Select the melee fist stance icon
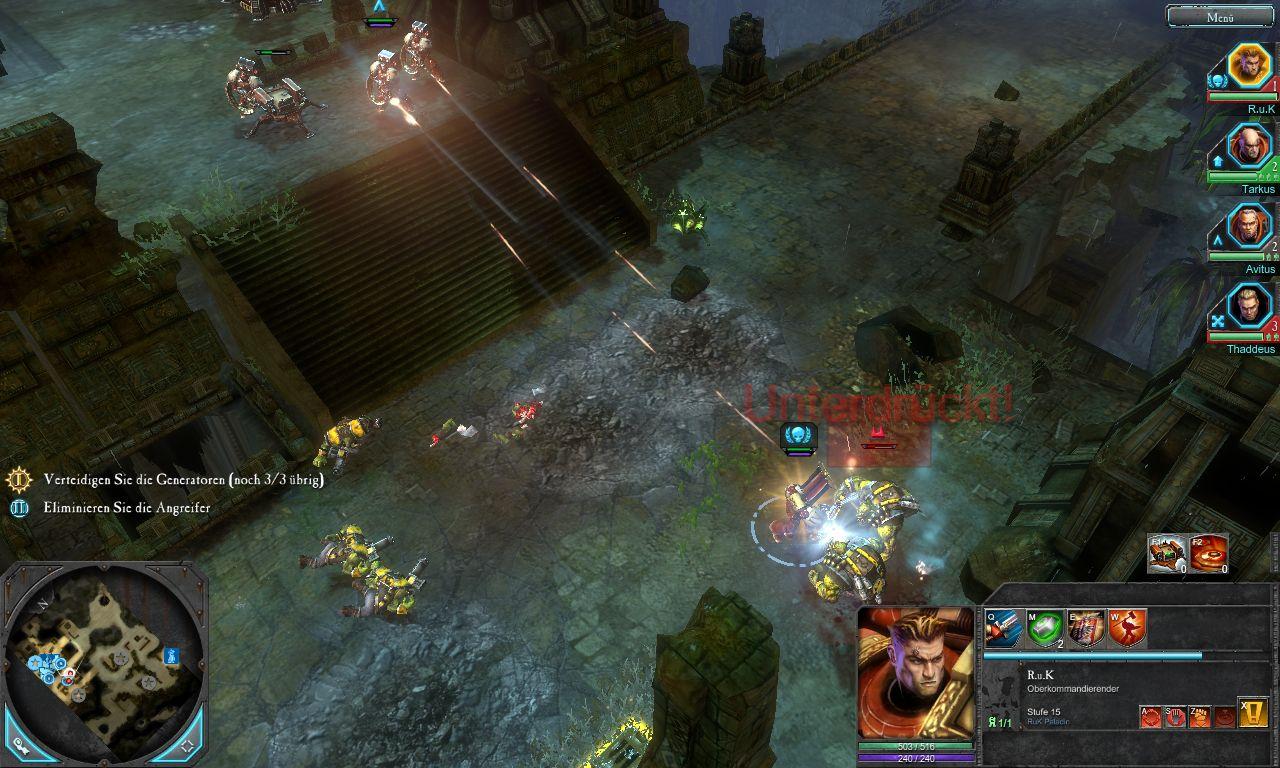 1200,716
